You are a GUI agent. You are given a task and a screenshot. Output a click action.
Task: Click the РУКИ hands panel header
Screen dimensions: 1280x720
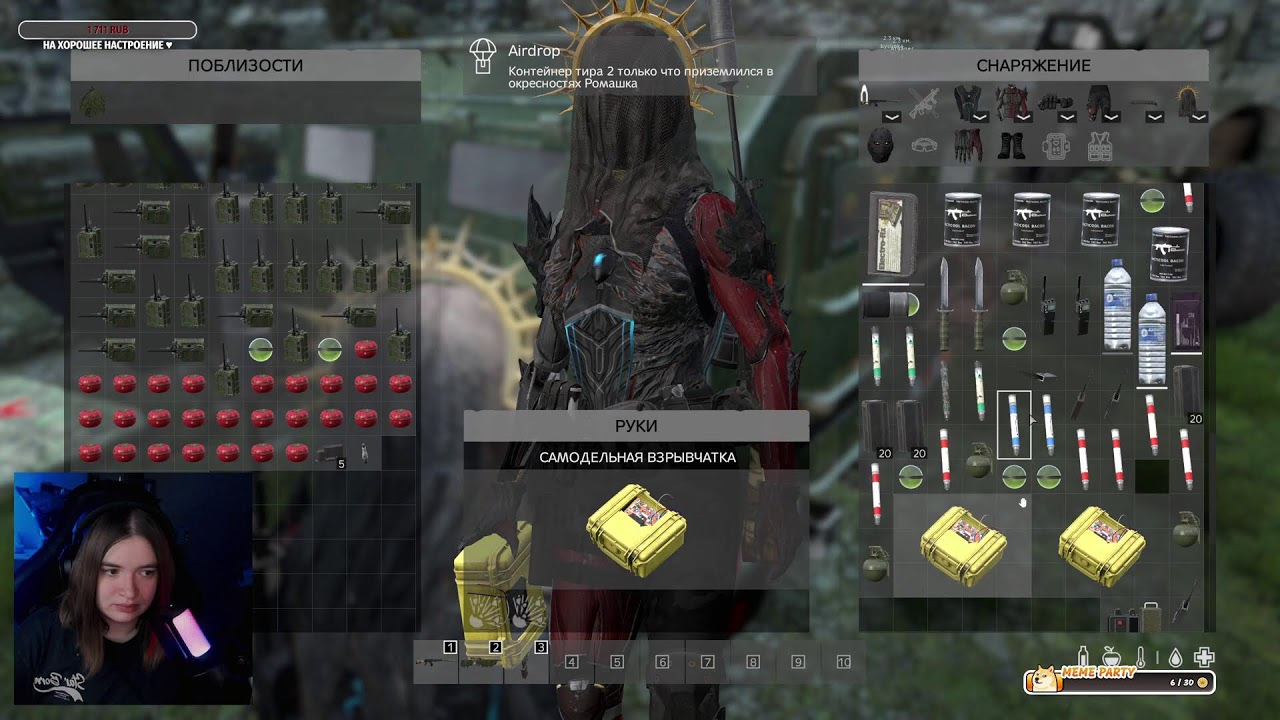[636, 426]
